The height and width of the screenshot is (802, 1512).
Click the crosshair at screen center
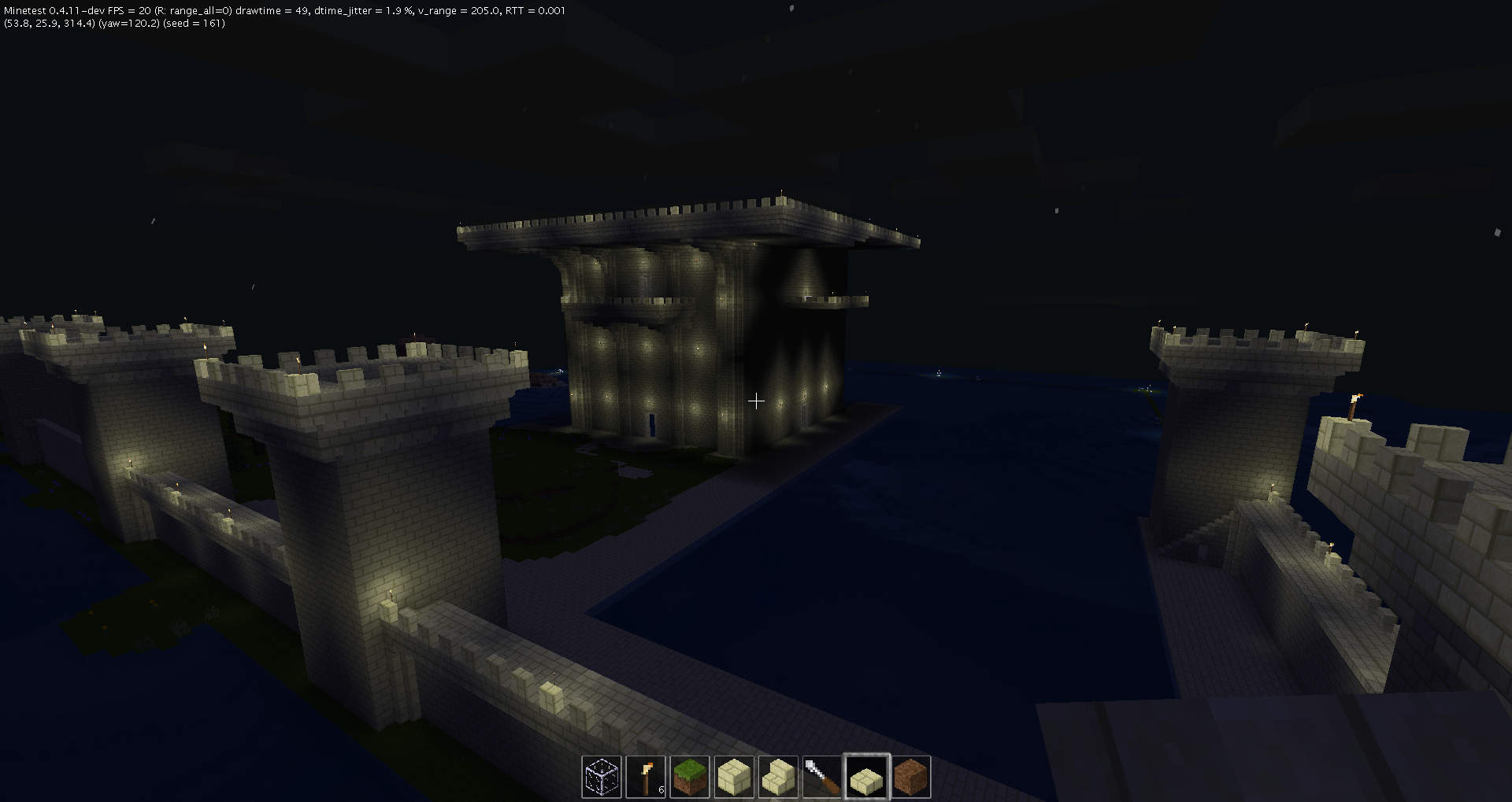coord(756,401)
